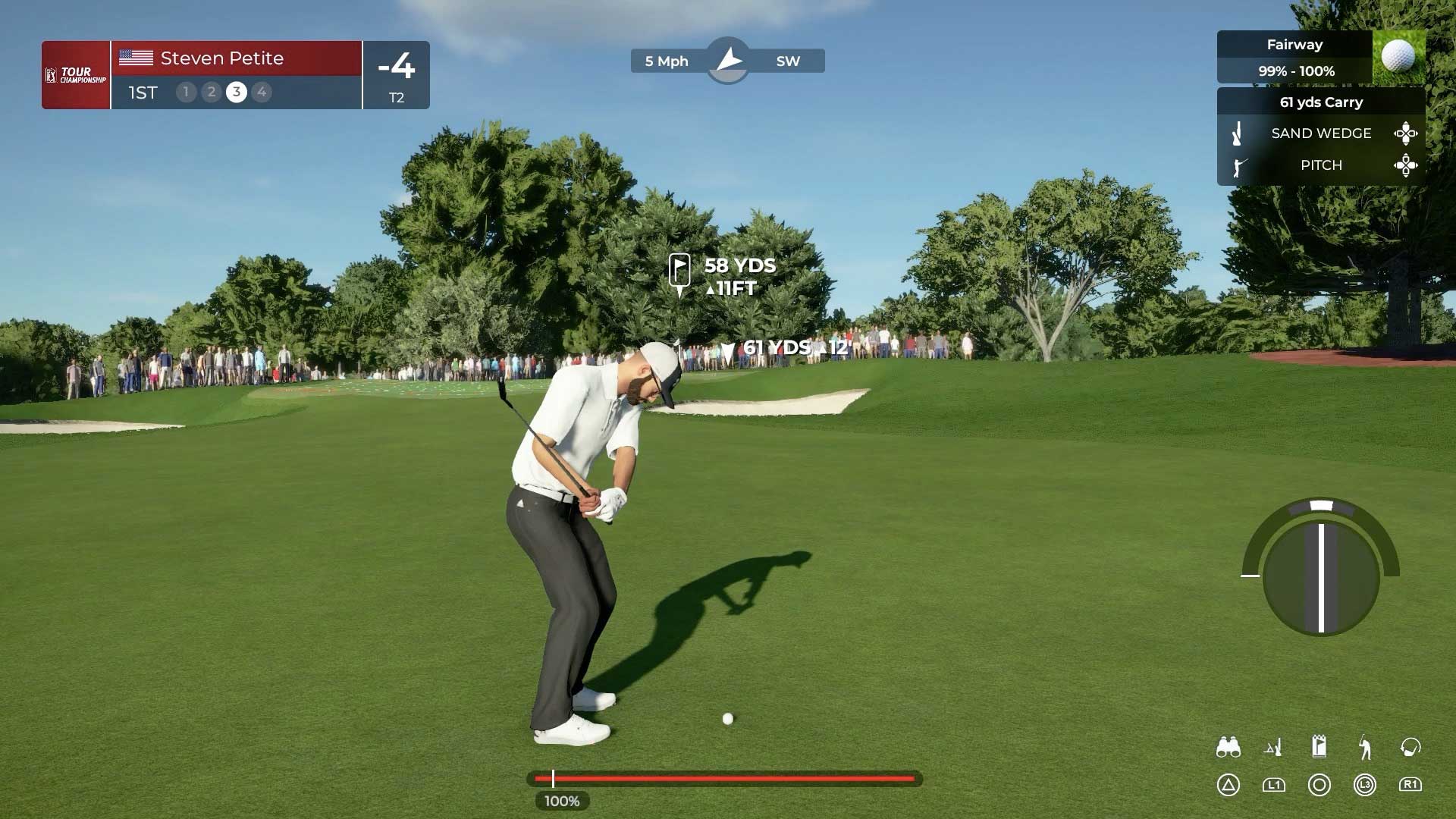Open the pitch shot type selector d-pad
1456x819 pixels.
[1407, 165]
